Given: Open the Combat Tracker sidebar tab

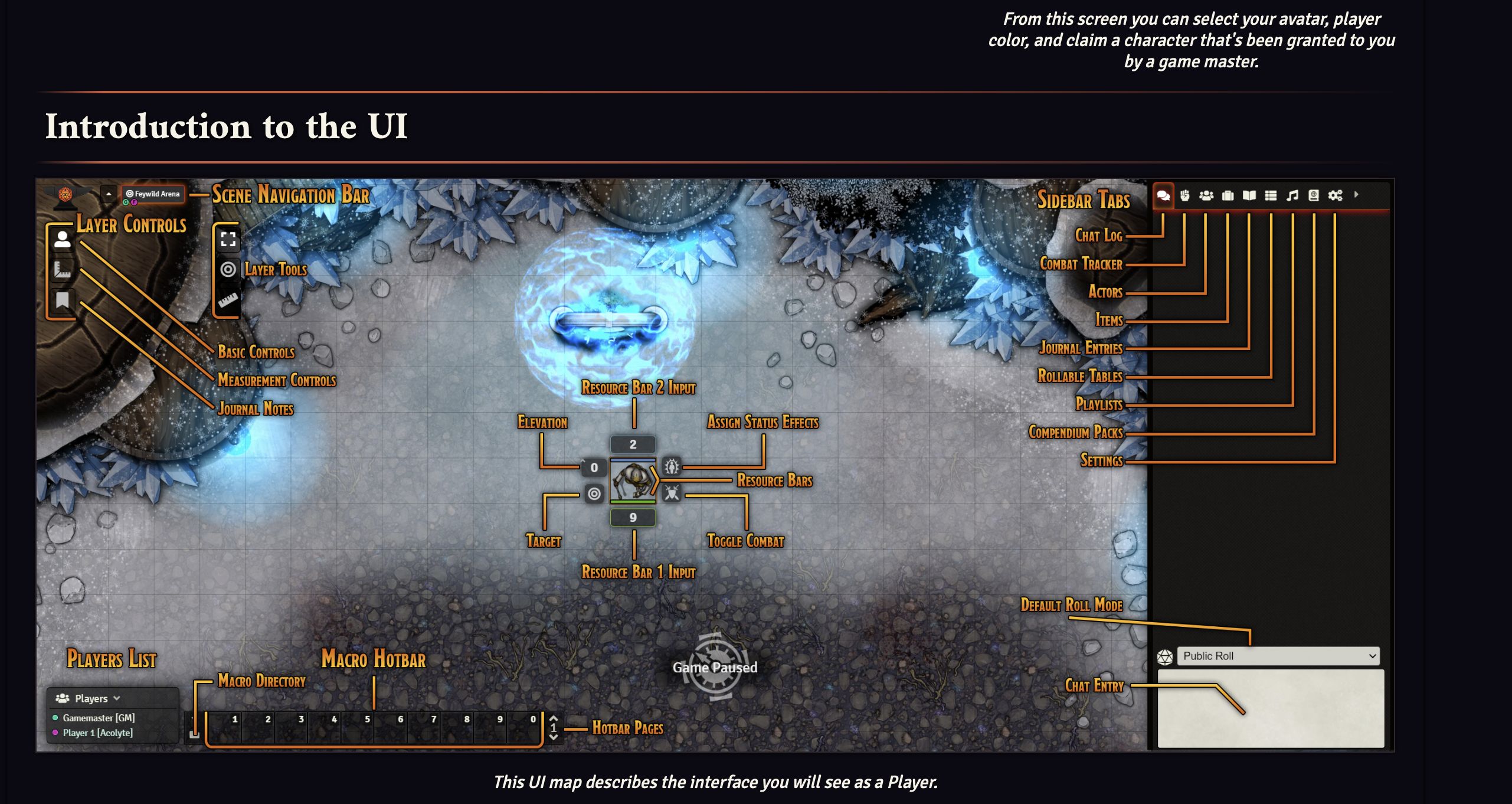Looking at the screenshot, I should tap(1185, 196).
